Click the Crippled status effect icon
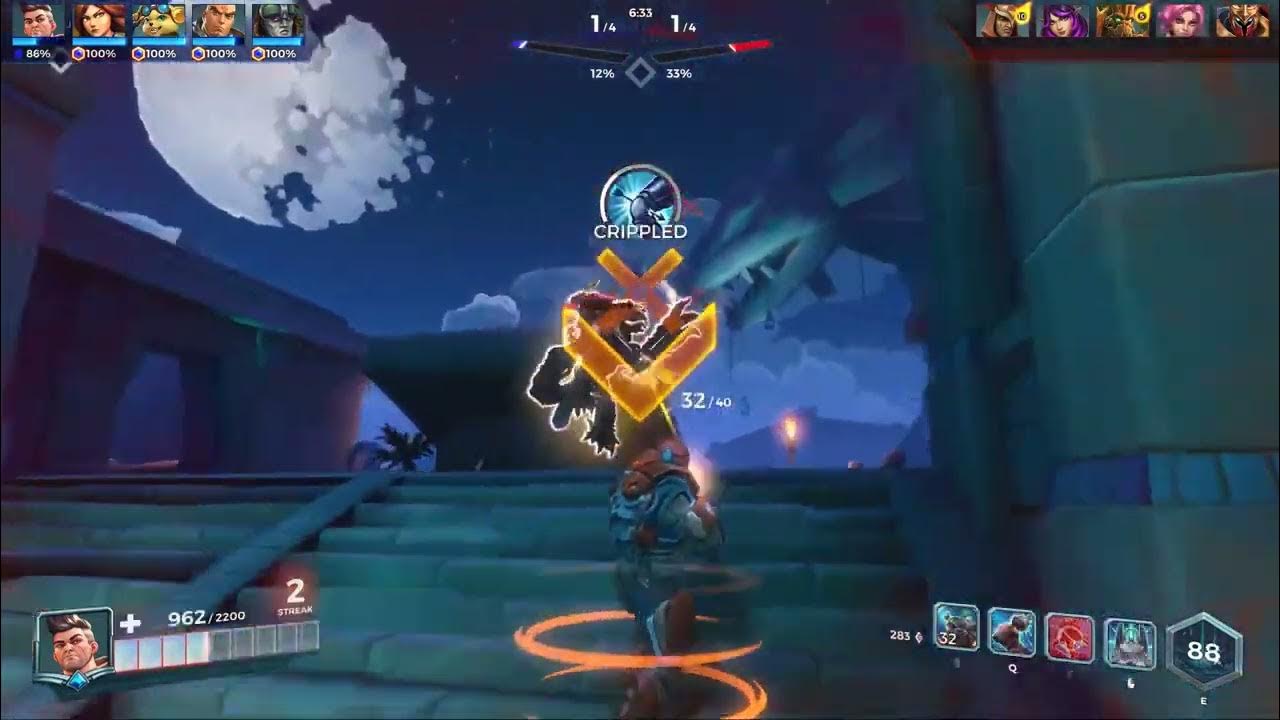 click(638, 197)
